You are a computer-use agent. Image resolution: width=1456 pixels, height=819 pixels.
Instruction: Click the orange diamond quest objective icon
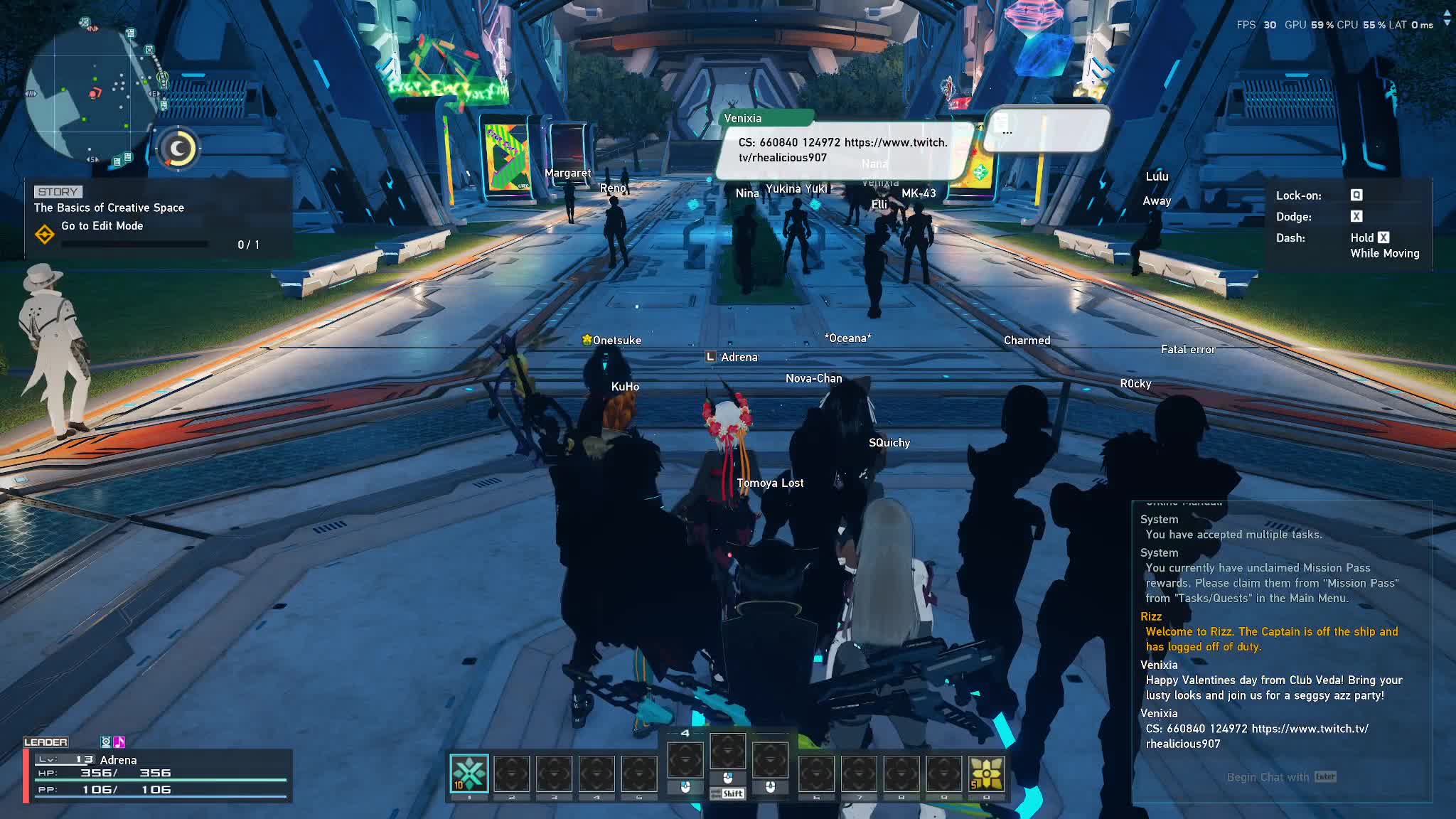(x=45, y=233)
